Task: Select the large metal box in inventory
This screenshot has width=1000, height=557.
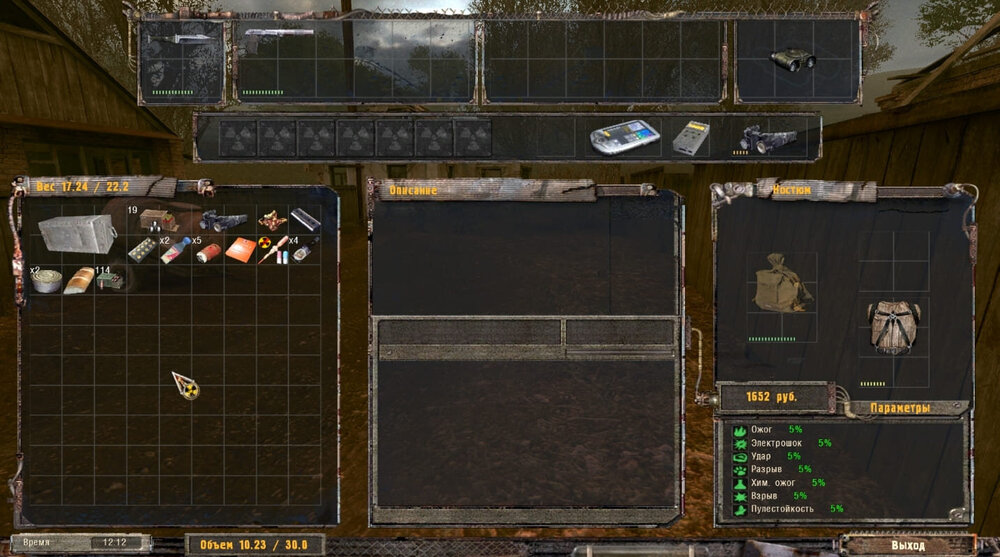Action: click(75, 232)
